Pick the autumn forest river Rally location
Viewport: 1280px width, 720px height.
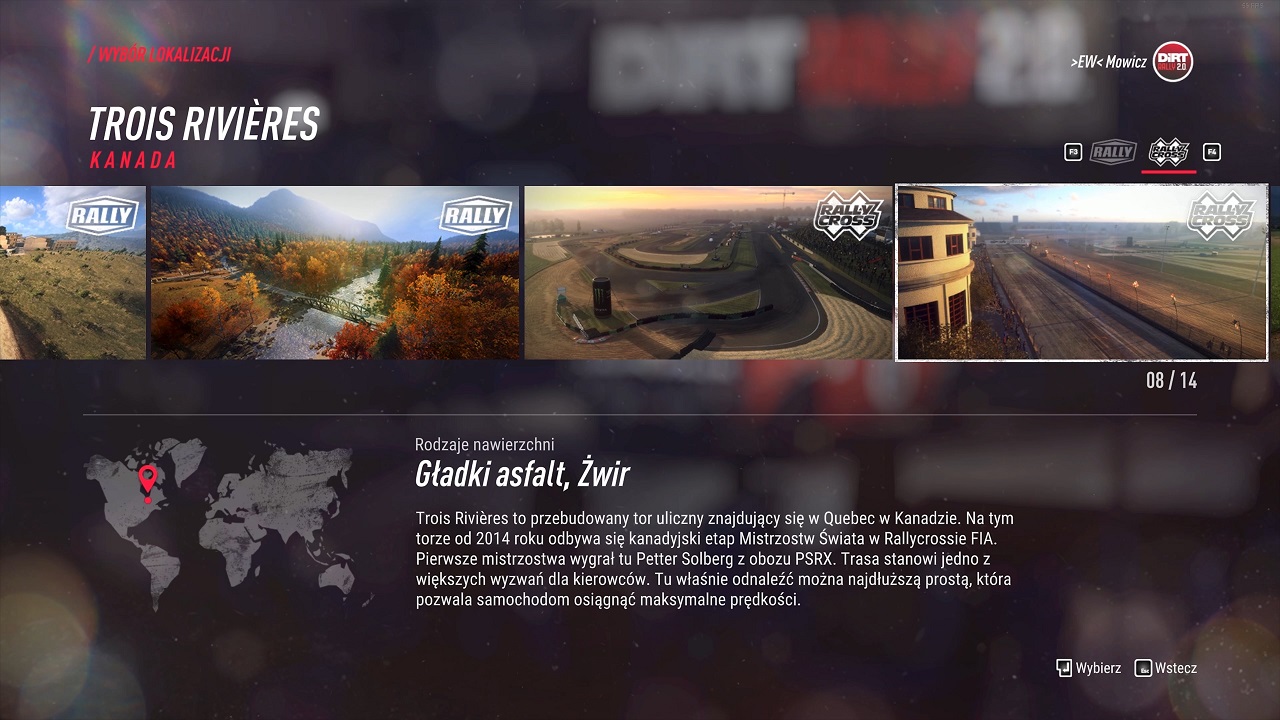[x=335, y=272]
